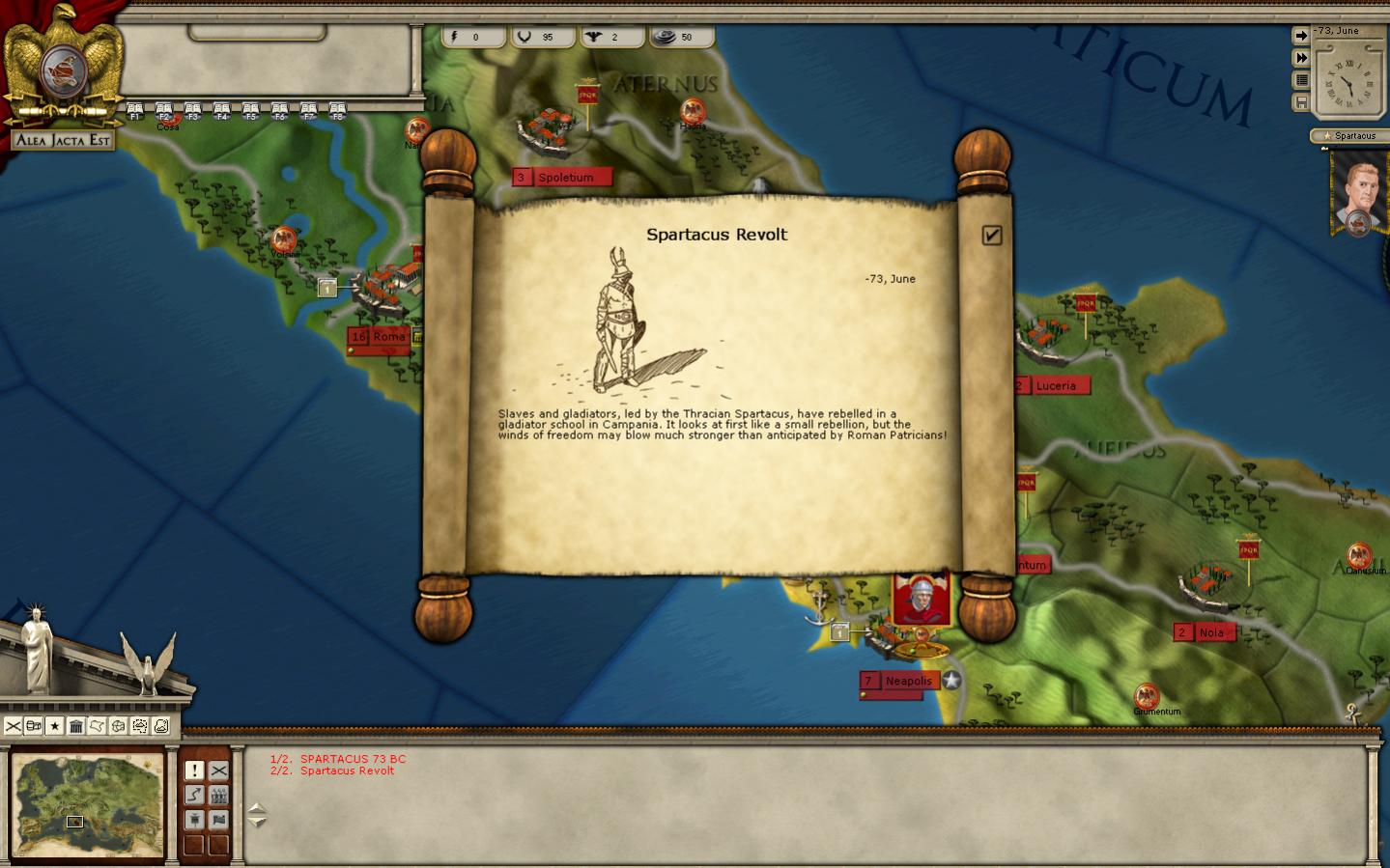
Task: Confirm the Spartacus Revolt scroll with the checkmark
Action: coord(992,236)
